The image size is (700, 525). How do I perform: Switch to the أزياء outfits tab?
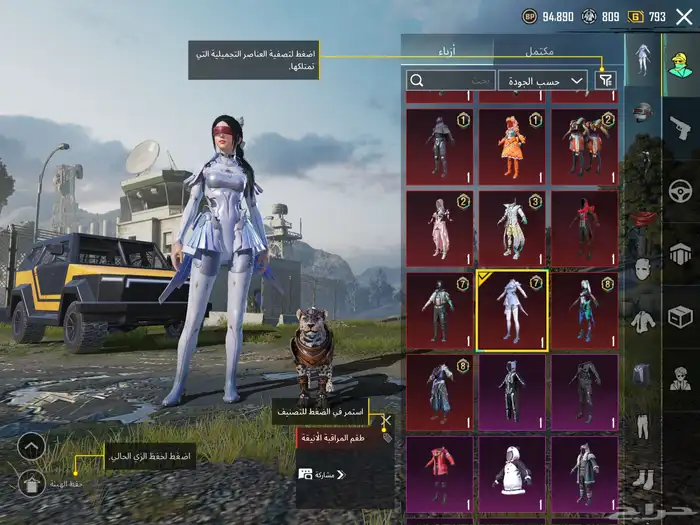447,50
